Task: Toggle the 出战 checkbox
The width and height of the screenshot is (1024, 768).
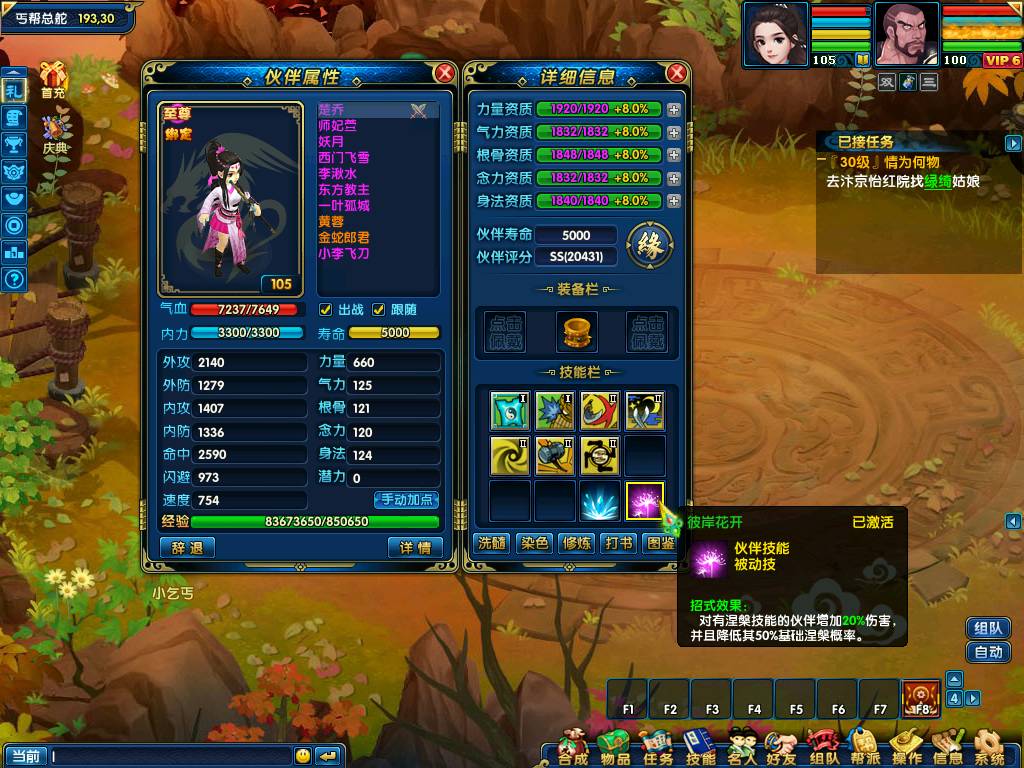Action: click(325, 310)
